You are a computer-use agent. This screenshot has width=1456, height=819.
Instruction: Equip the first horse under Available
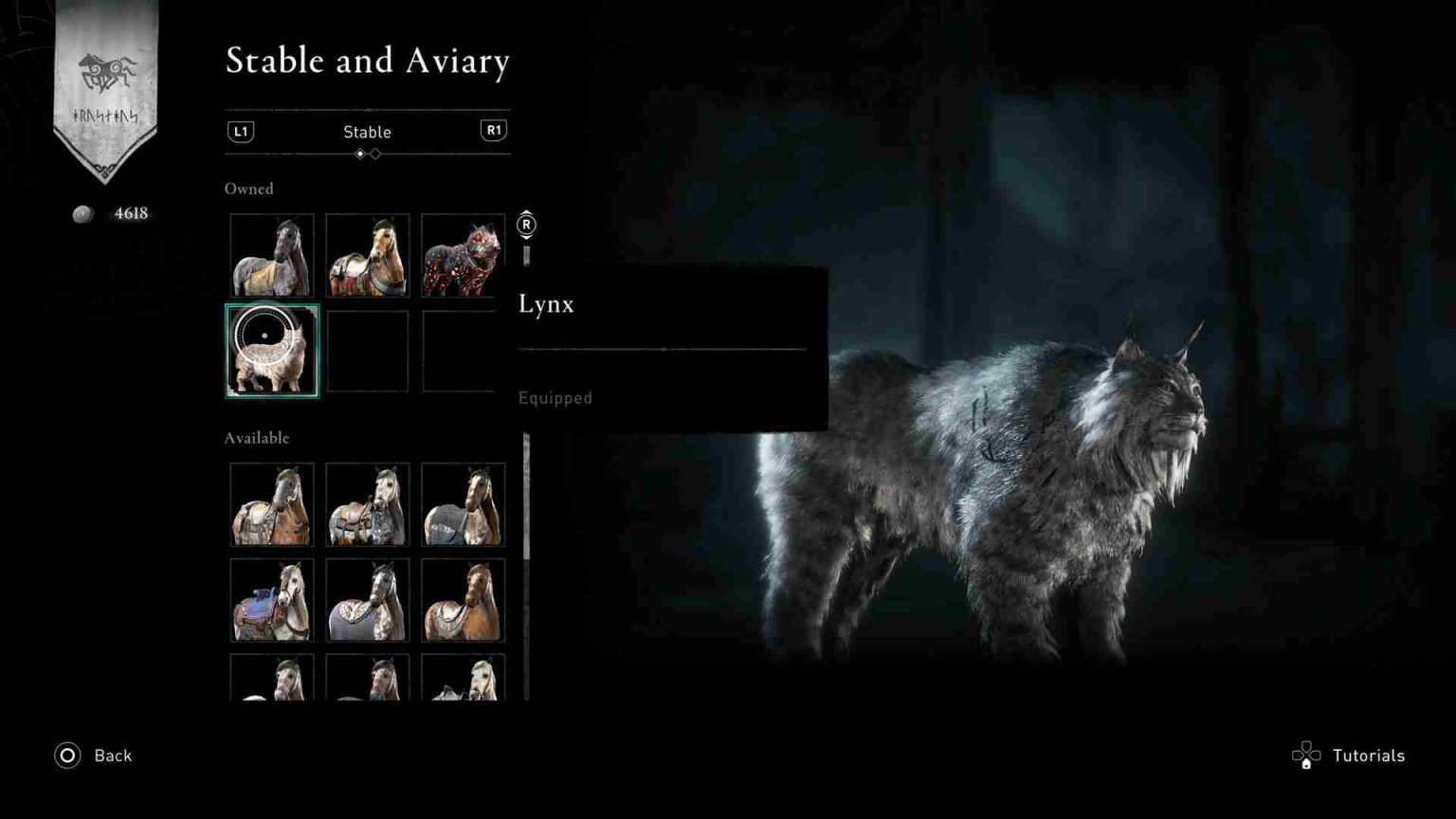(x=272, y=503)
